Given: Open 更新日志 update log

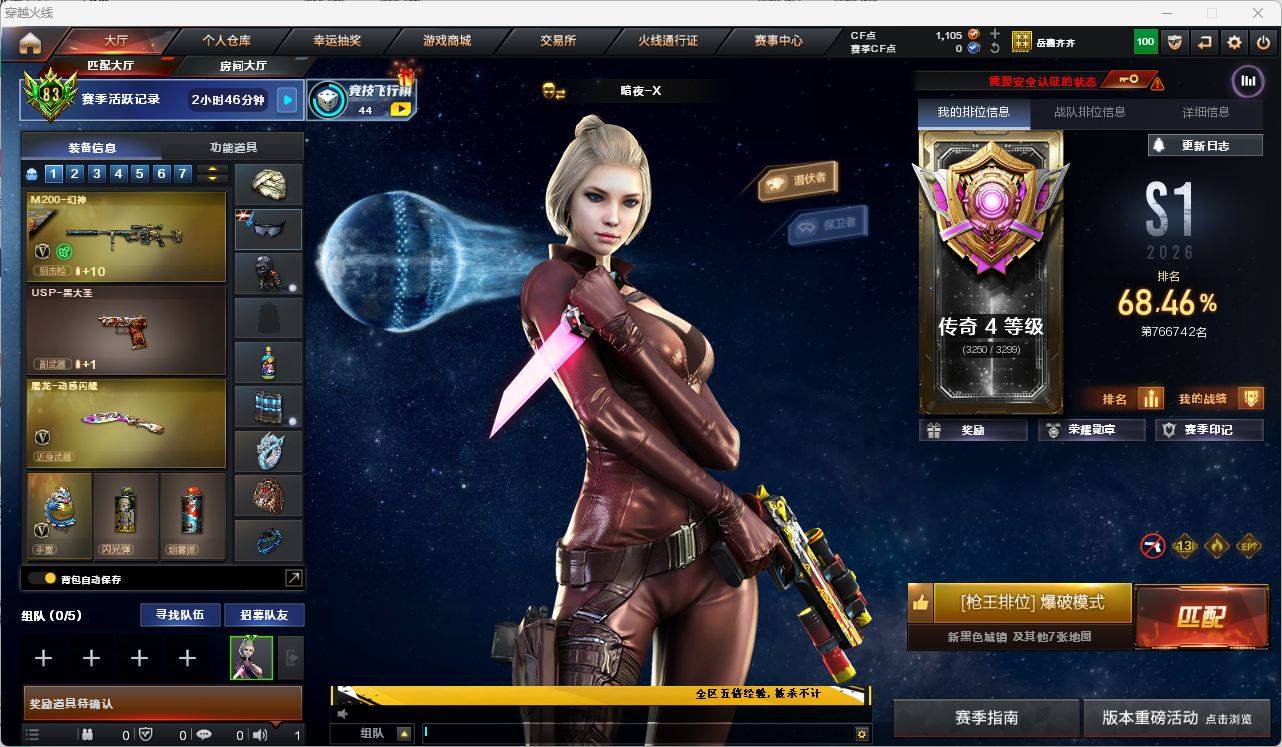Looking at the screenshot, I should (1205, 146).
